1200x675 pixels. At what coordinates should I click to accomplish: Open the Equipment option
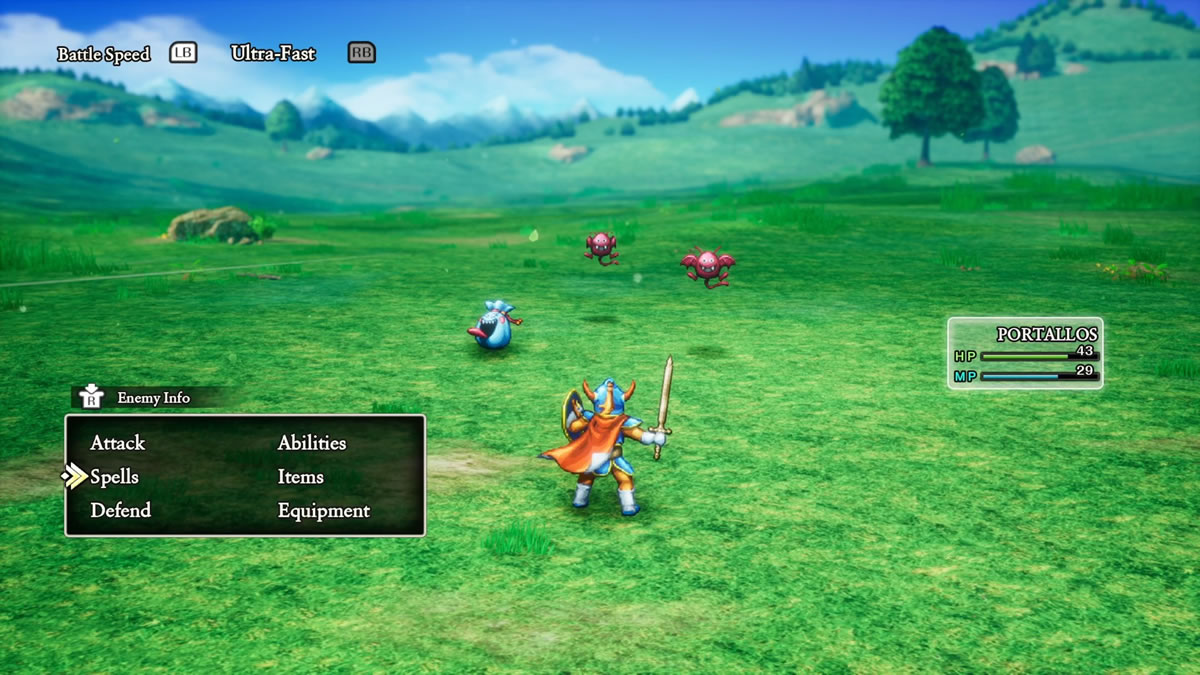click(323, 511)
